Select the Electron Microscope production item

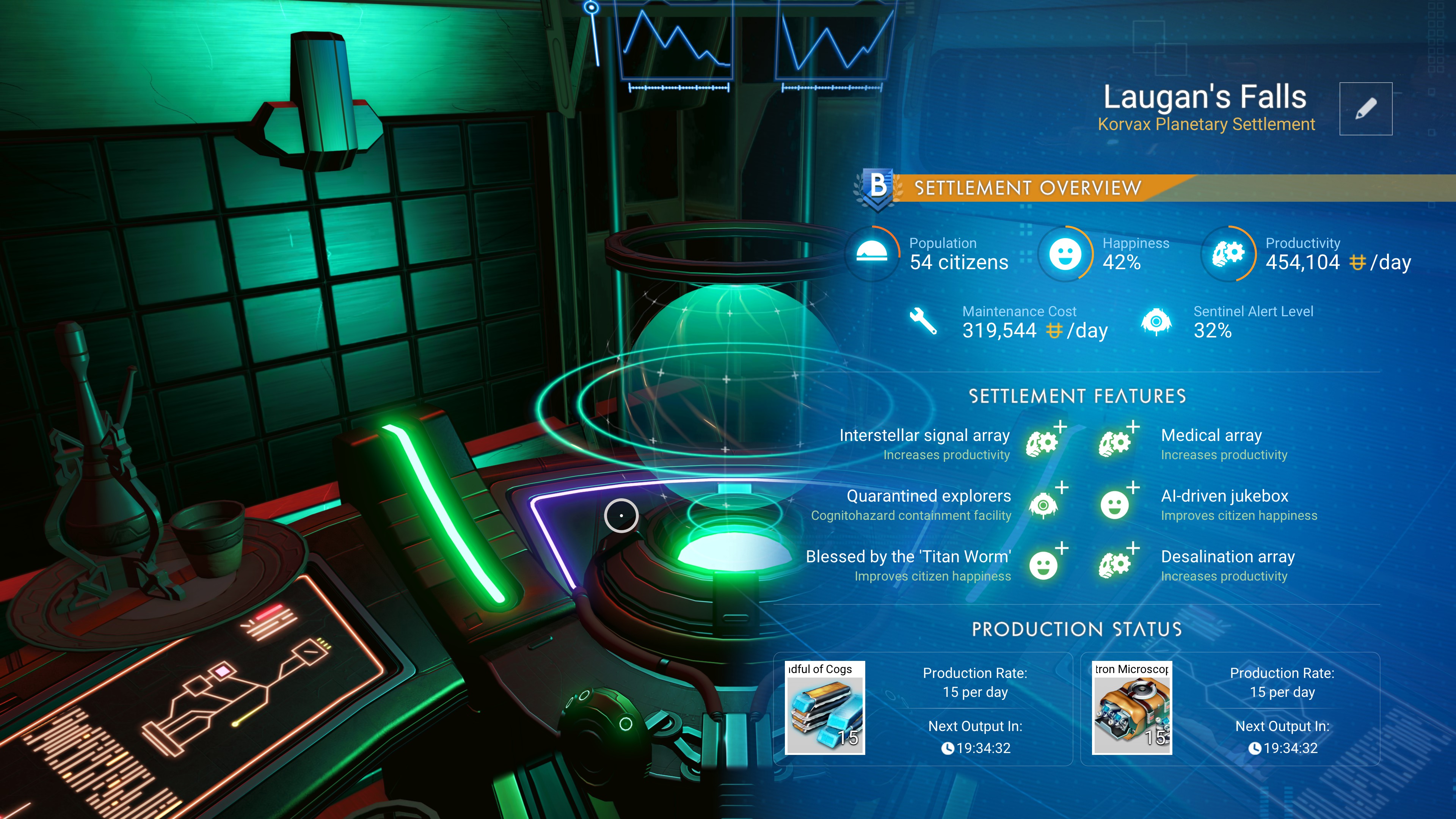(x=1131, y=708)
